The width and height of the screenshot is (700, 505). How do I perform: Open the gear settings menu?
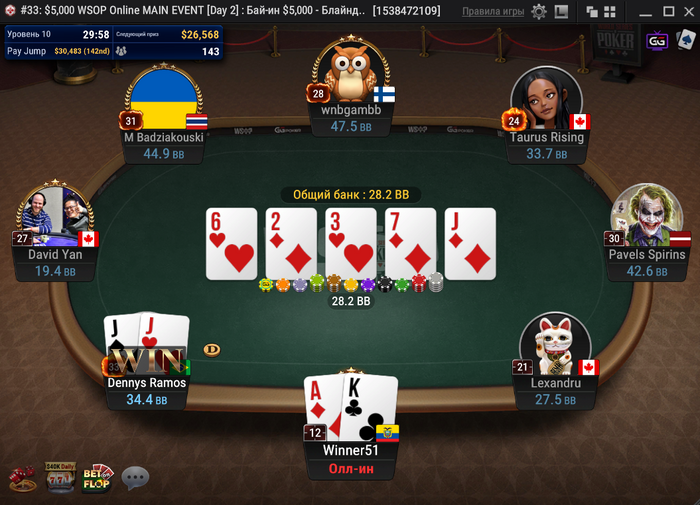539,11
